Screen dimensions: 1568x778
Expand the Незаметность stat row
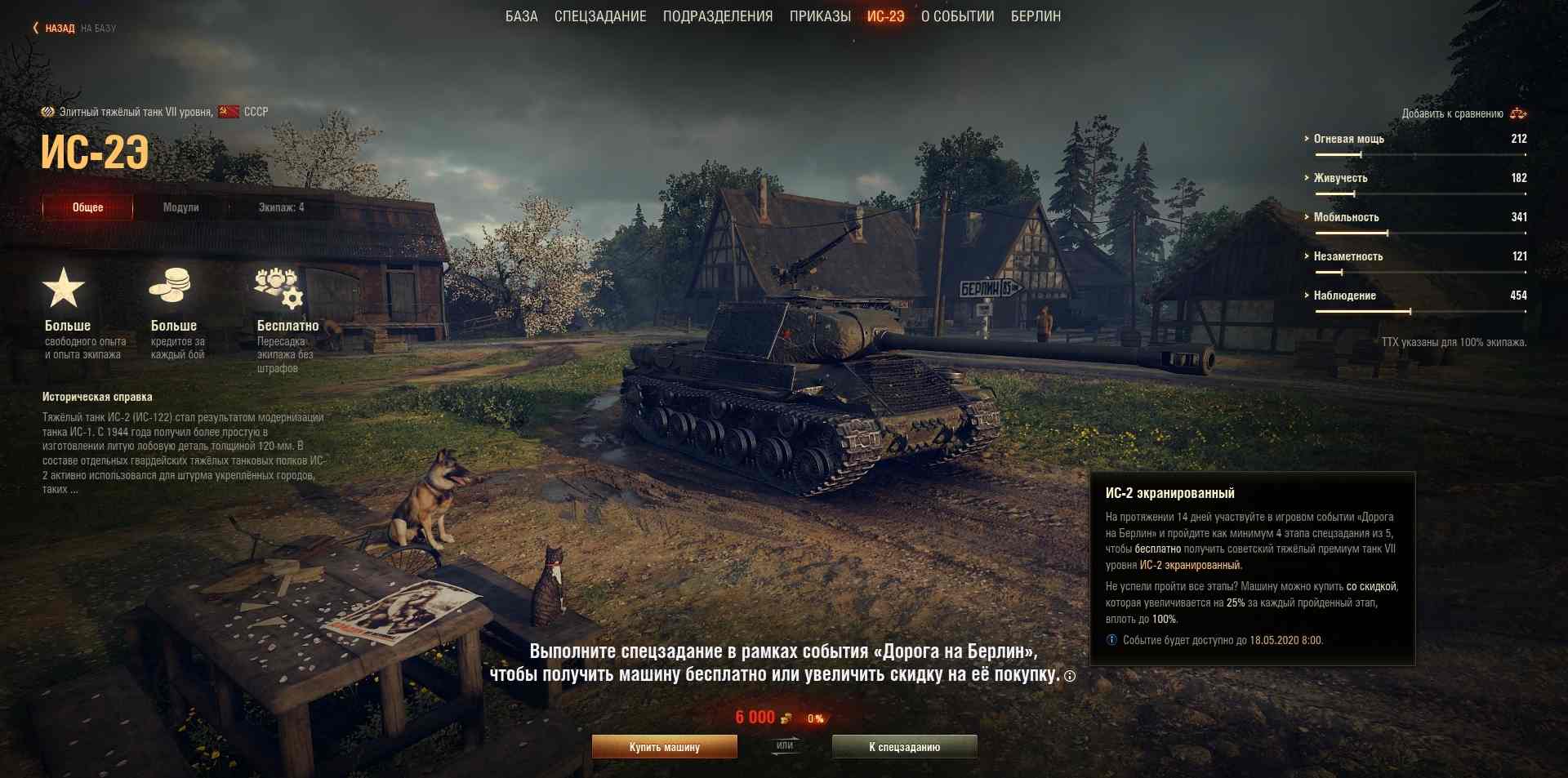(1347, 256)
